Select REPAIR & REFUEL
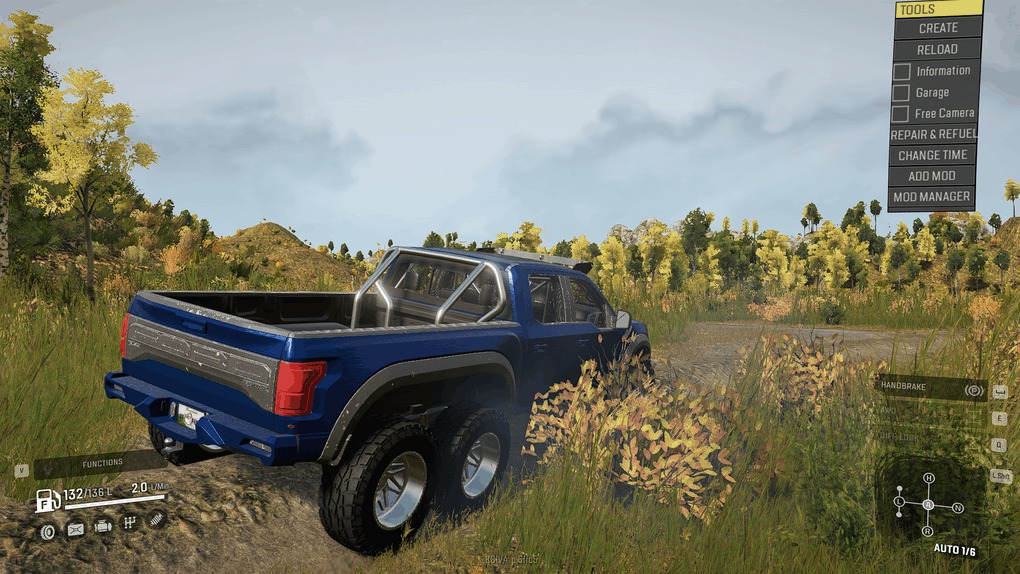 (x=933, y=134)
